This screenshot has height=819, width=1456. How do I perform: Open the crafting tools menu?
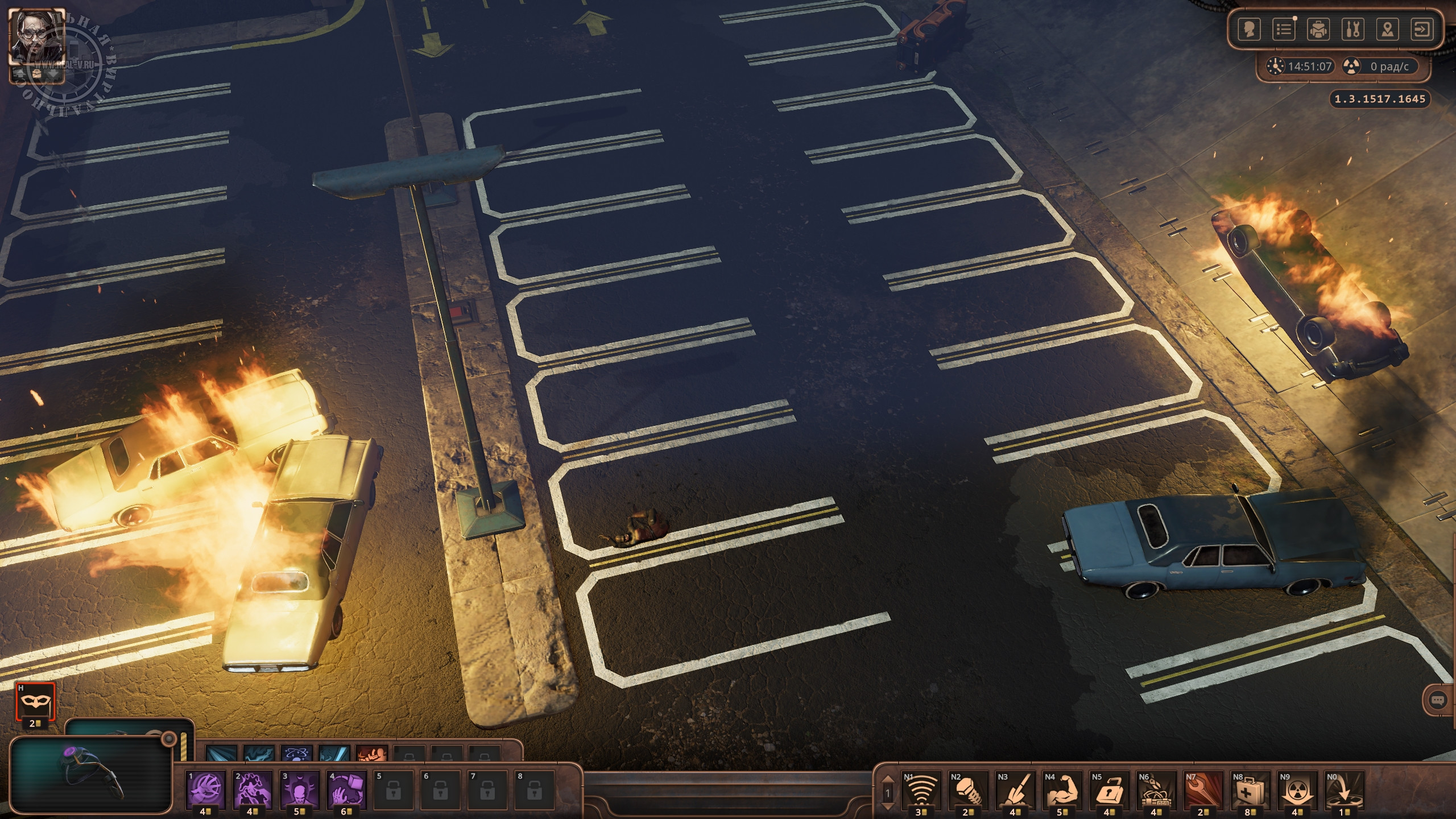coord(1352,30)
